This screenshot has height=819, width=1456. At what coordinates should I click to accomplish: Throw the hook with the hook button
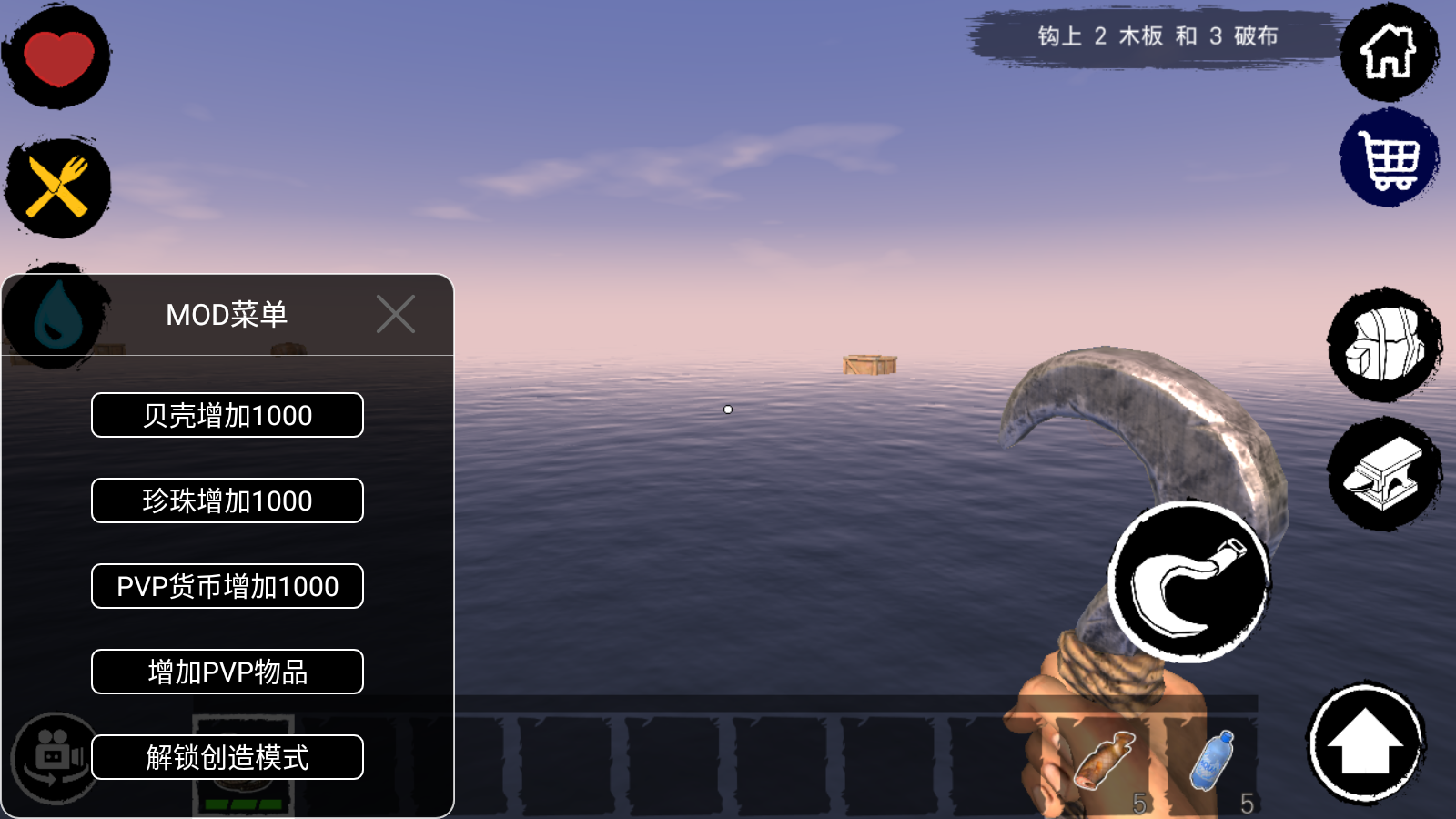[1188, 582]
